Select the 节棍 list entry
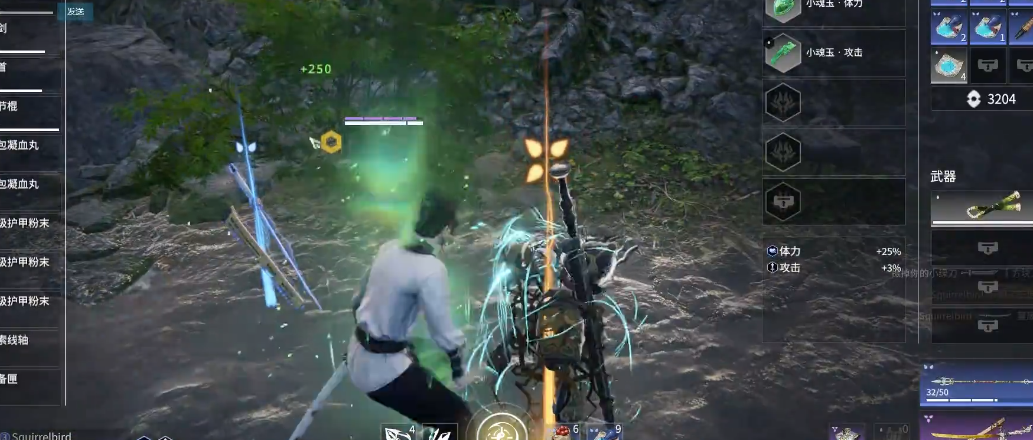 (x=30, y=106)
